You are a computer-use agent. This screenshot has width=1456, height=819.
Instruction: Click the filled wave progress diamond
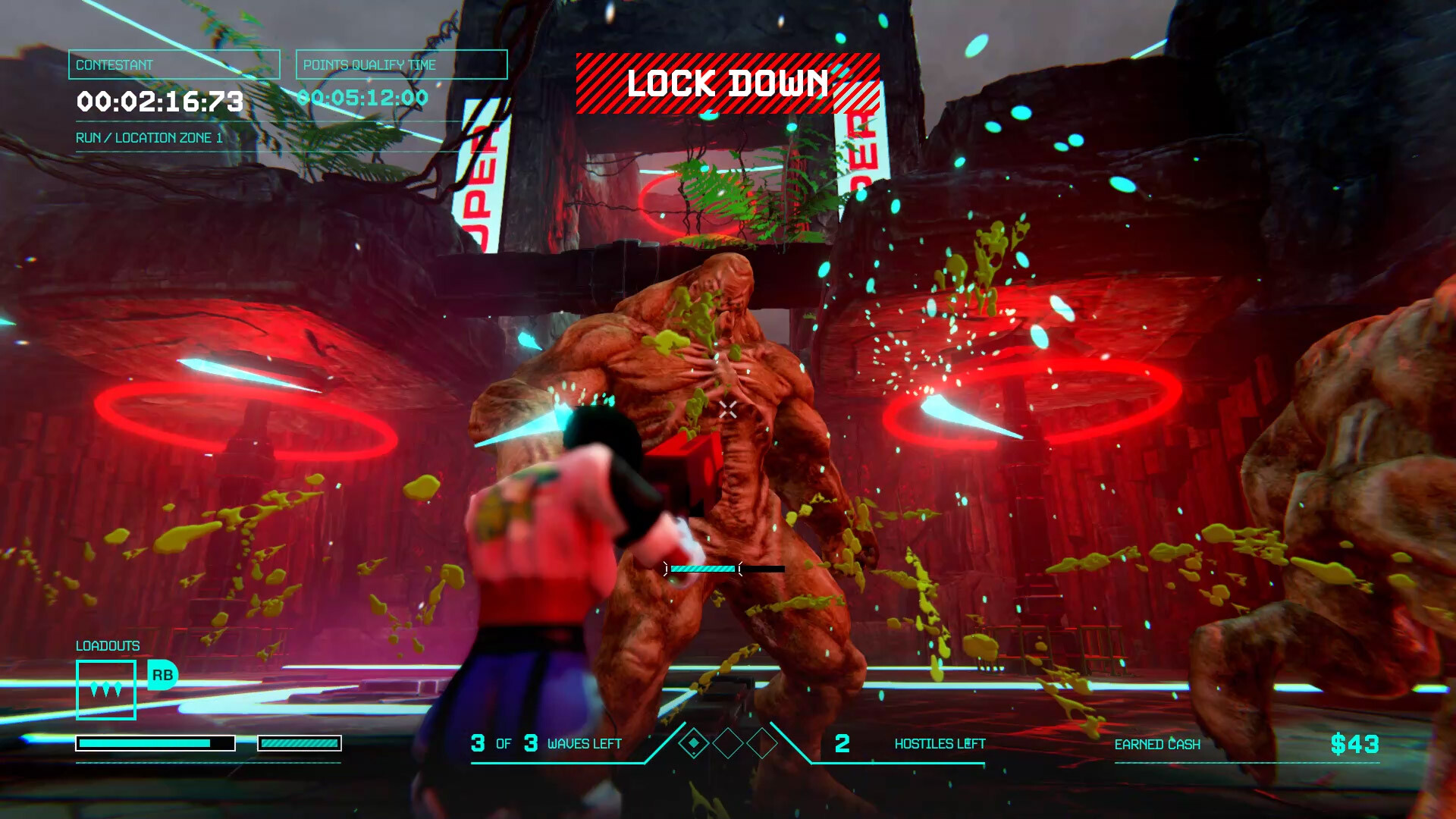pos(693,743)
